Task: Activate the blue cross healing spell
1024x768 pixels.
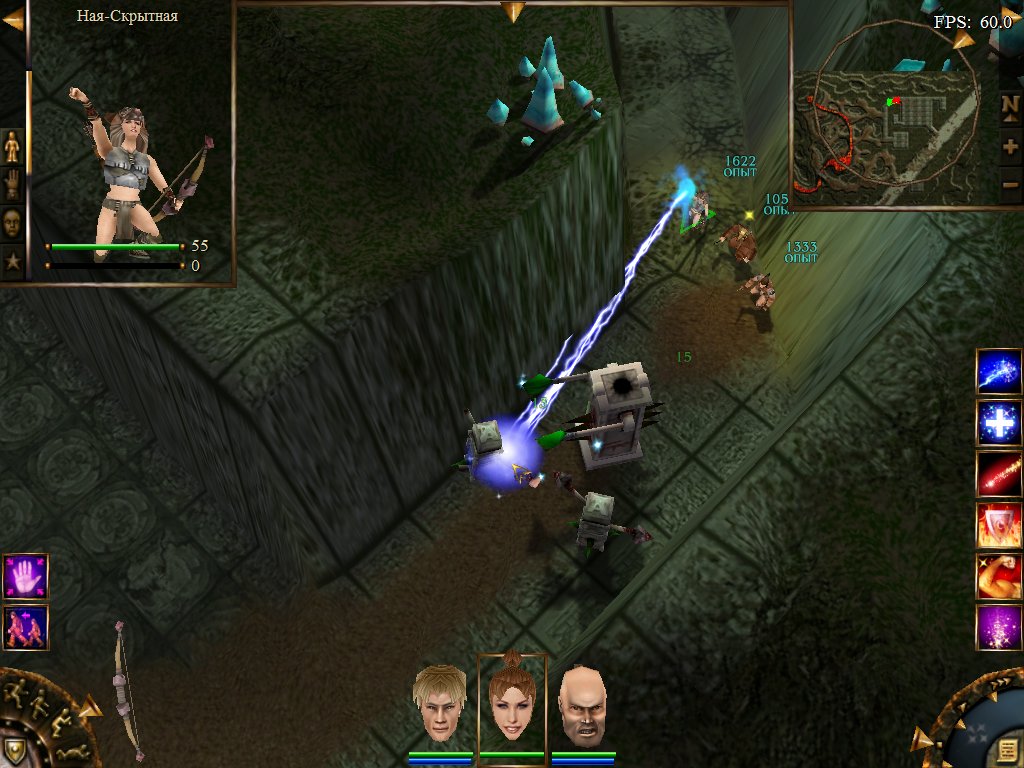Action: pos(999,423)
